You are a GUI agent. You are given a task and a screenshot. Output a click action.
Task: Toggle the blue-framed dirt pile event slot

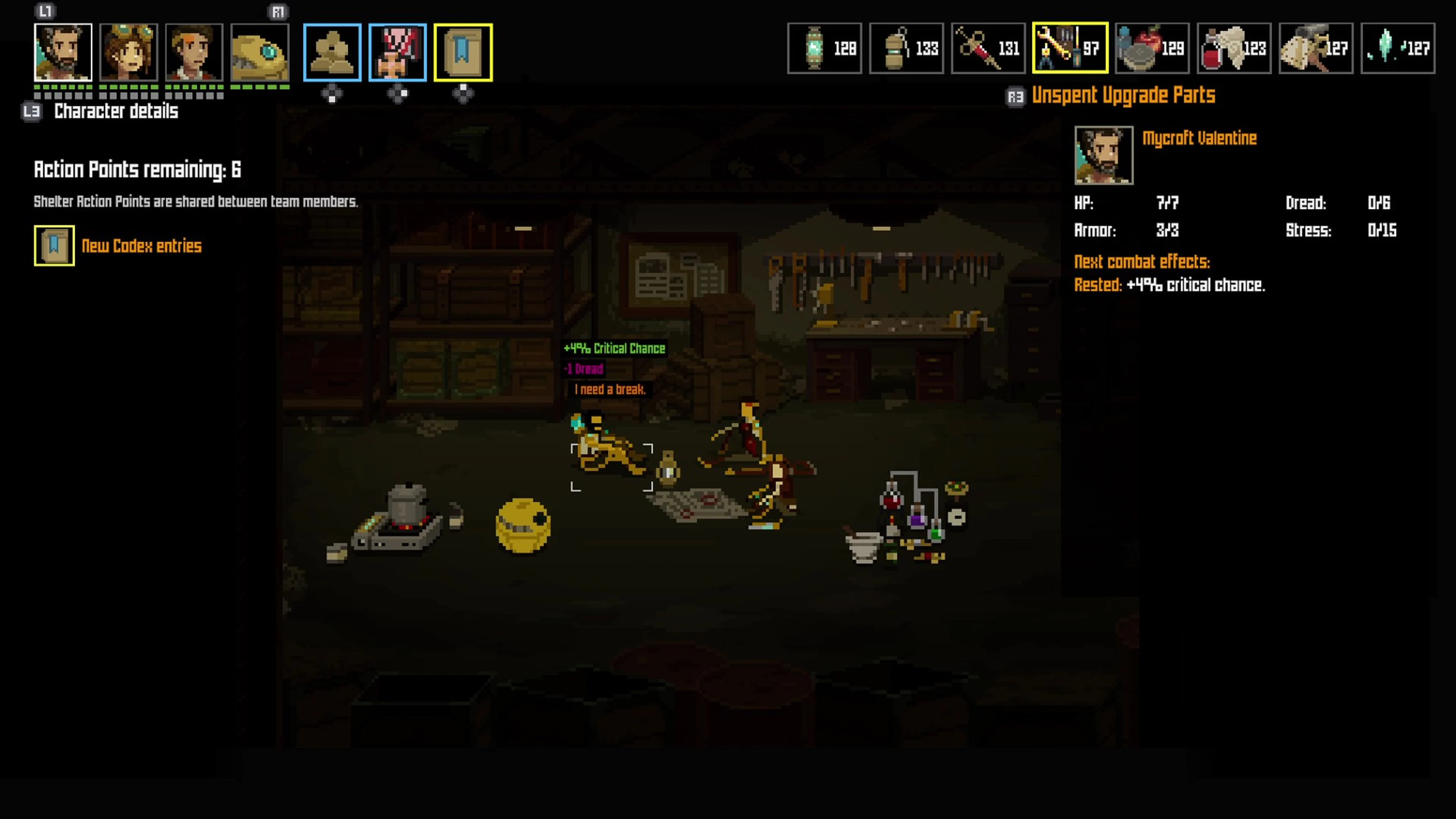click(333, 52)
